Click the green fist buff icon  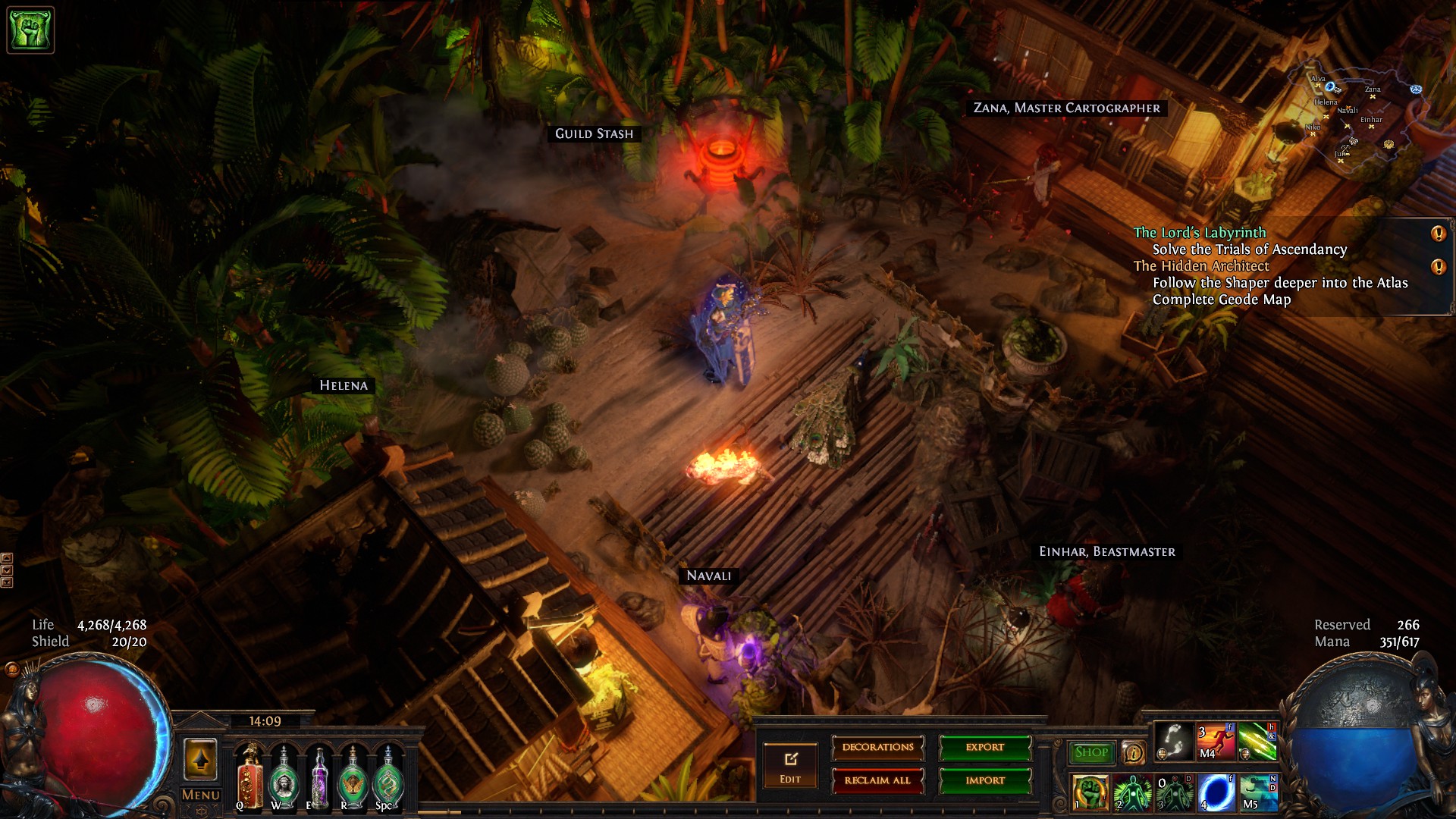coord(30,30)
